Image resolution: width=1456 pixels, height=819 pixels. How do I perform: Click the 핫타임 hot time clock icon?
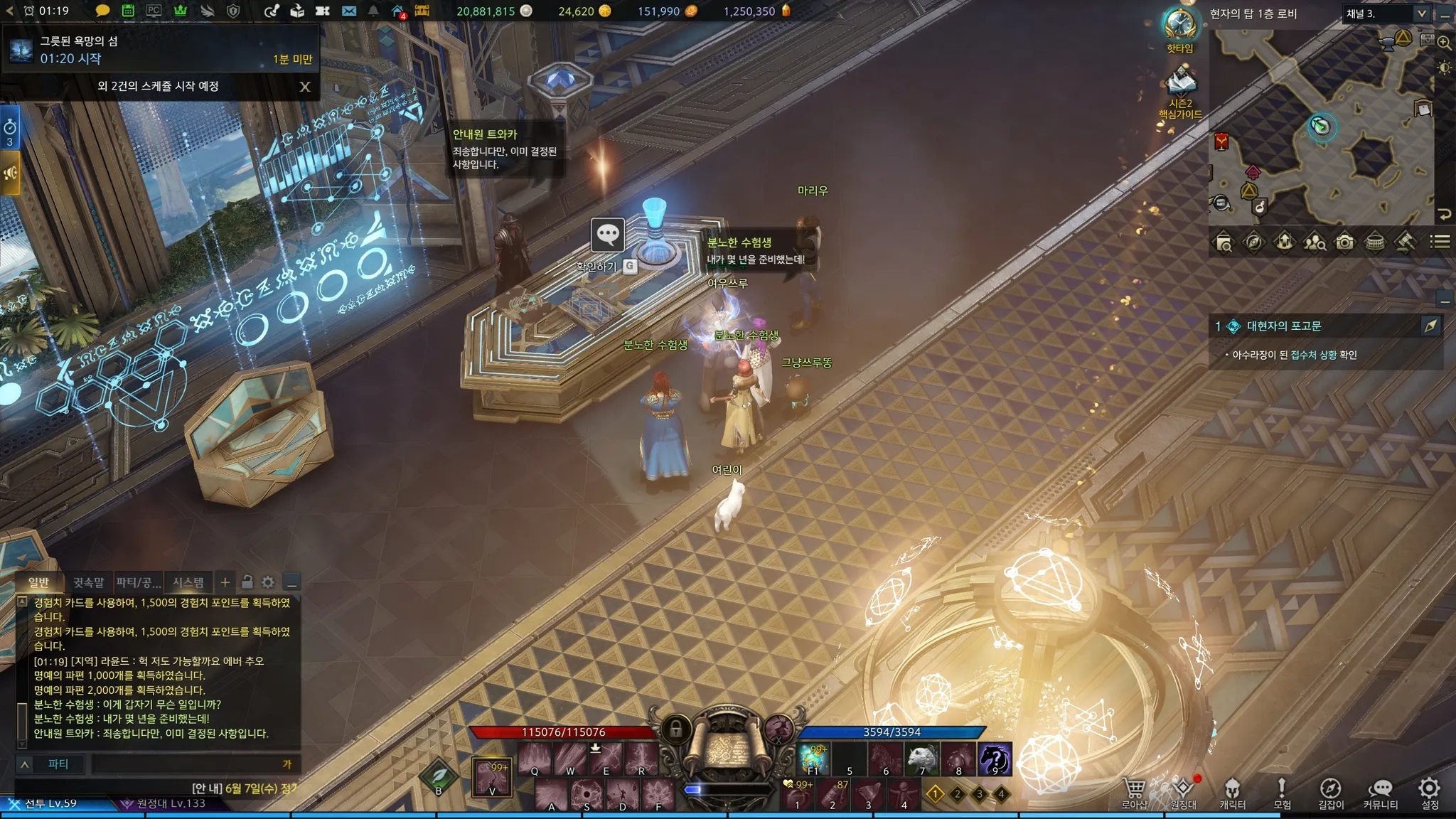[x=1179, y=26]
